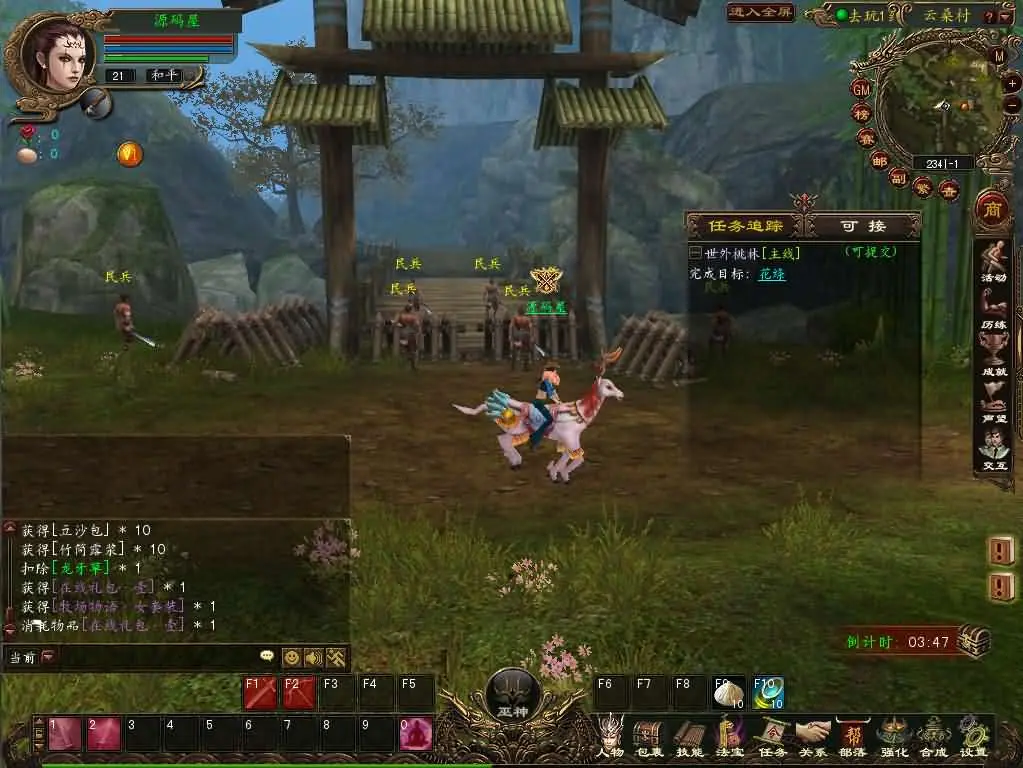Screen dimensions: 1023x768
Task: Open the chat emoji smiley button
Action: click(x=291, y=657)
